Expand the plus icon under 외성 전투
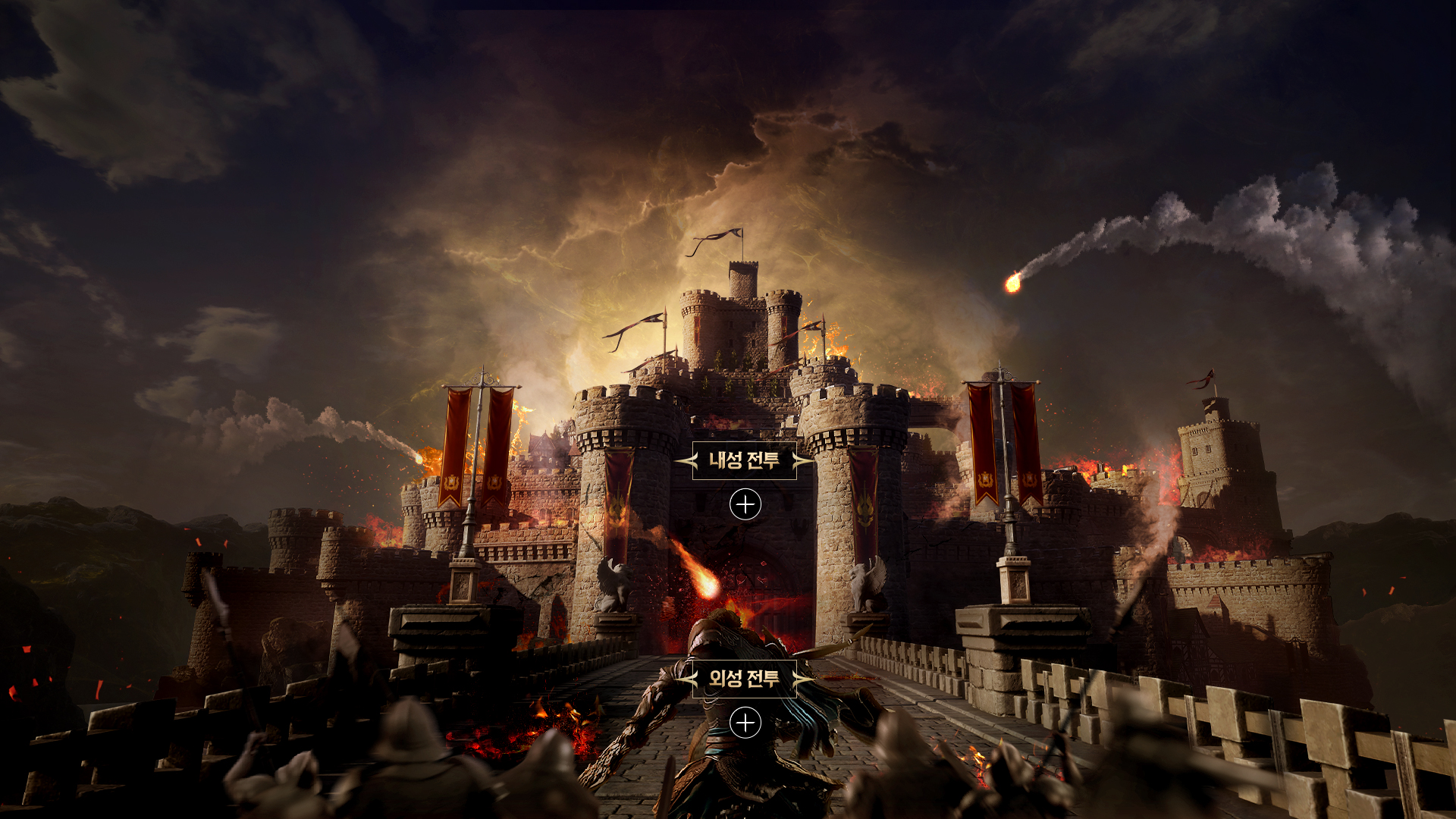Image resolution: width=1456 pixels, height=819 pixels. 745,723
